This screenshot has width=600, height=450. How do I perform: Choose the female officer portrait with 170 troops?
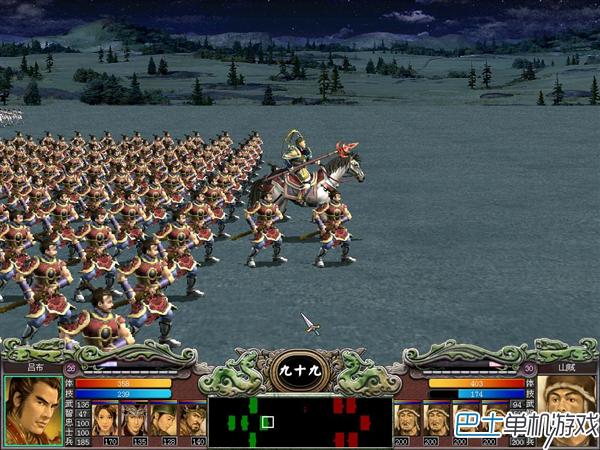pyautogui.click(x=106, y=417)
